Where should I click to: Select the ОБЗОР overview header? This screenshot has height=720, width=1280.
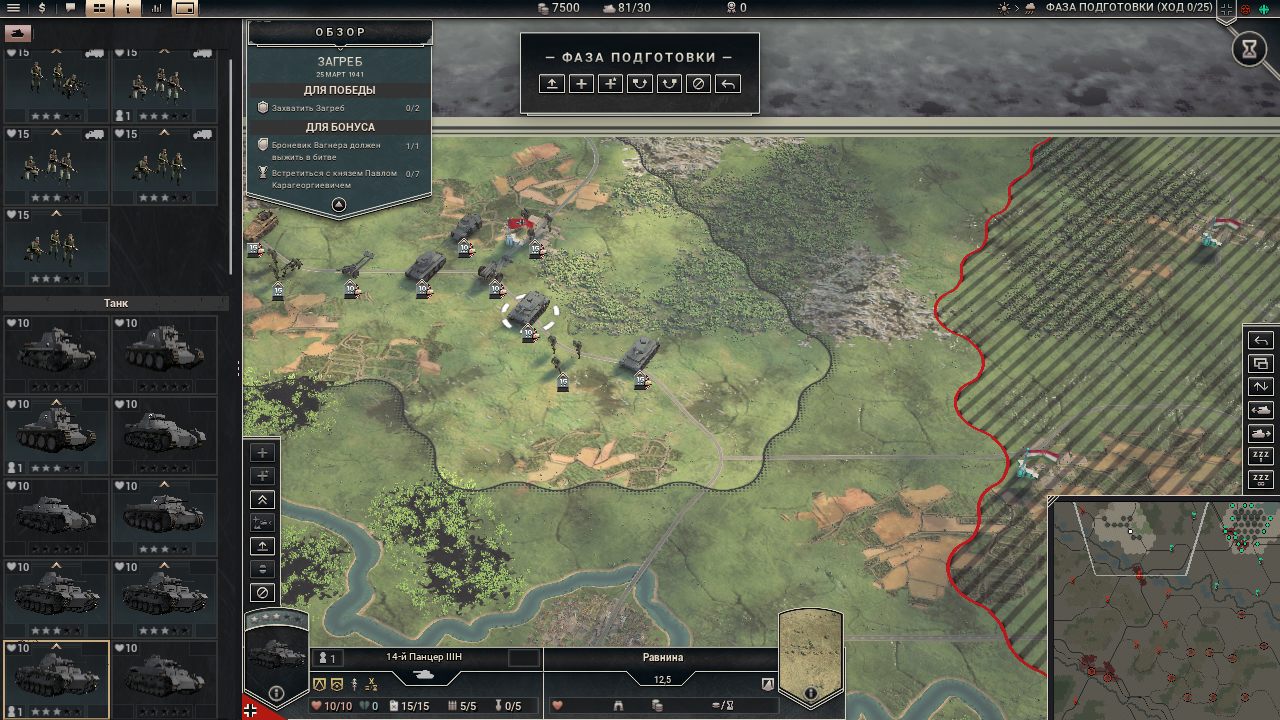[x=340, y=32]
